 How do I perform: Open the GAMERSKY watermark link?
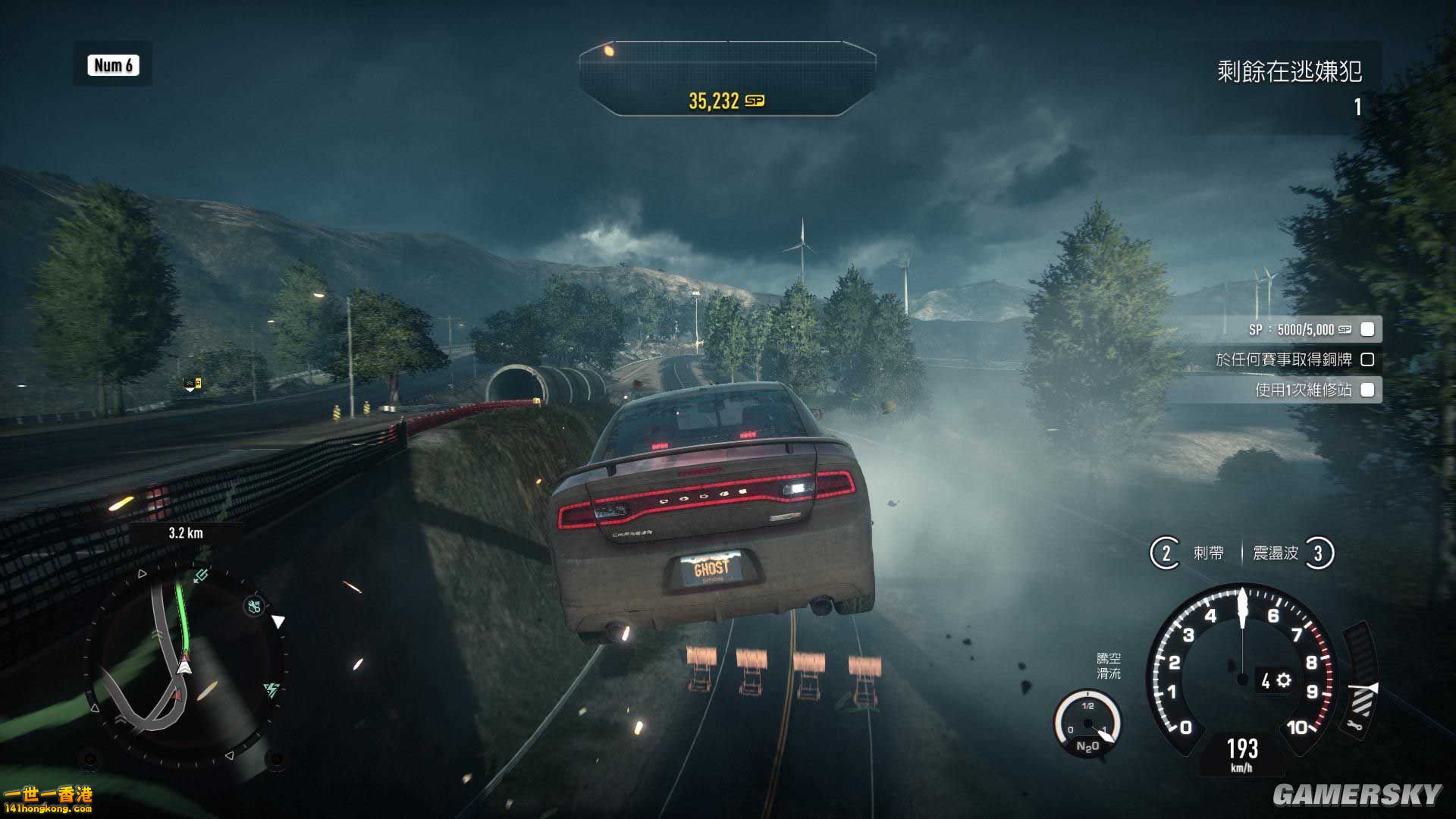point(1361,793)
